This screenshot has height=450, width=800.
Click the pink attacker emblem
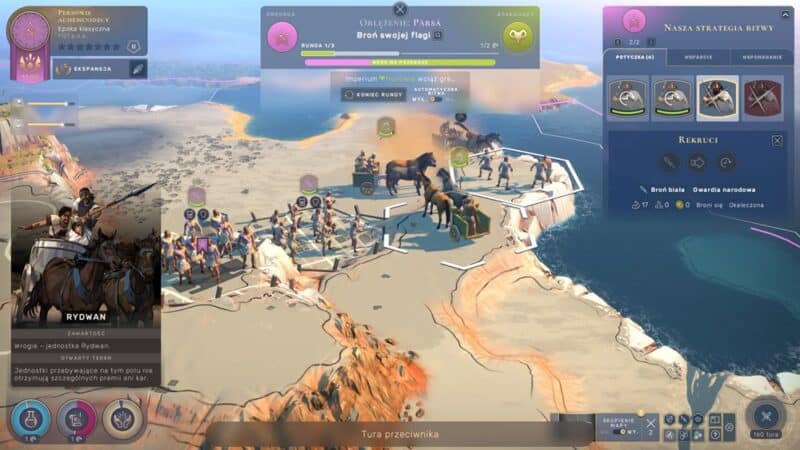coord(283,38)
